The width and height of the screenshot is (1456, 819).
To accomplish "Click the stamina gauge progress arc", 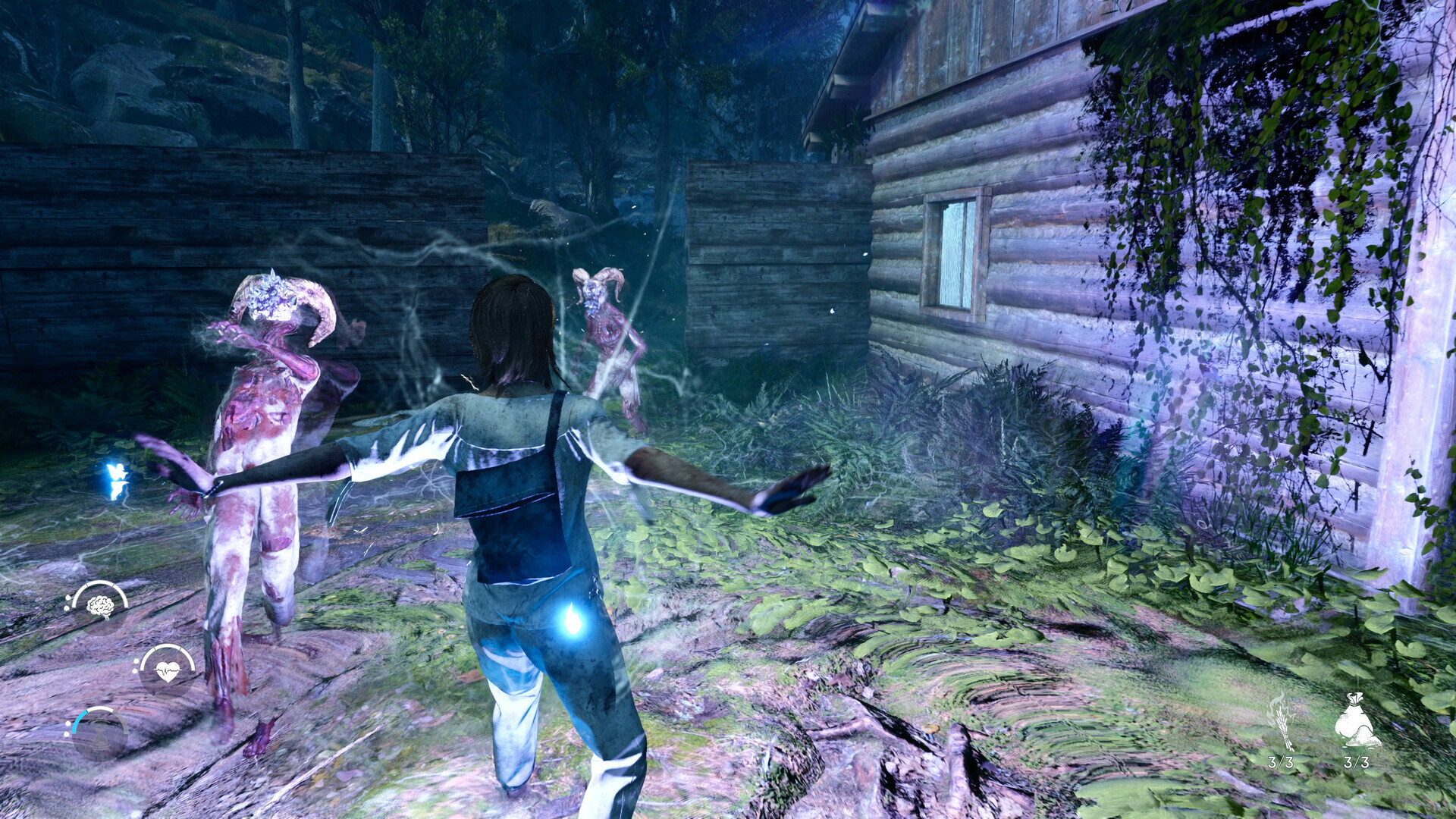I will click(x=101, y=708).
